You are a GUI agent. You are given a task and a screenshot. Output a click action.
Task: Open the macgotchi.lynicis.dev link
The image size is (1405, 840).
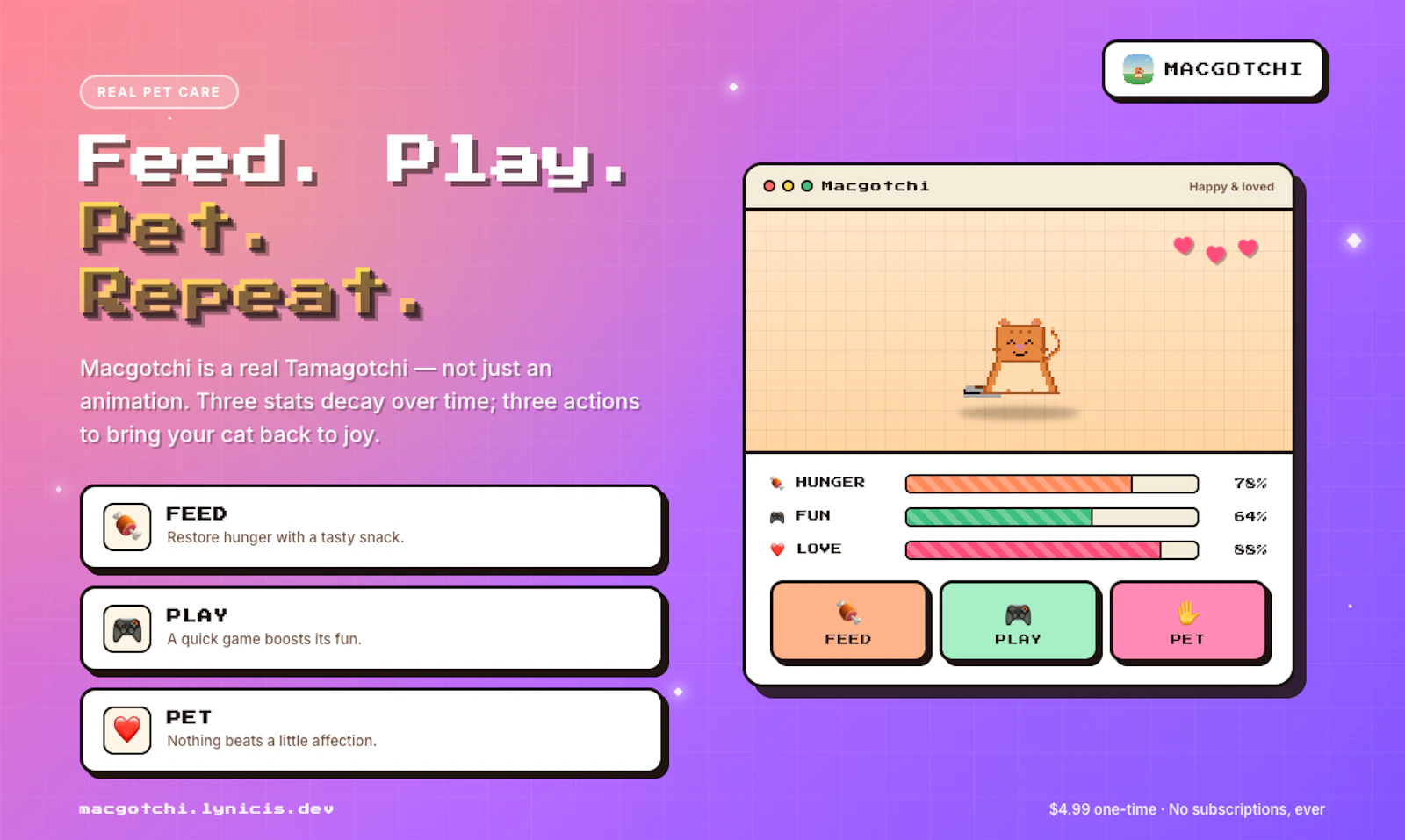(205, 808)
